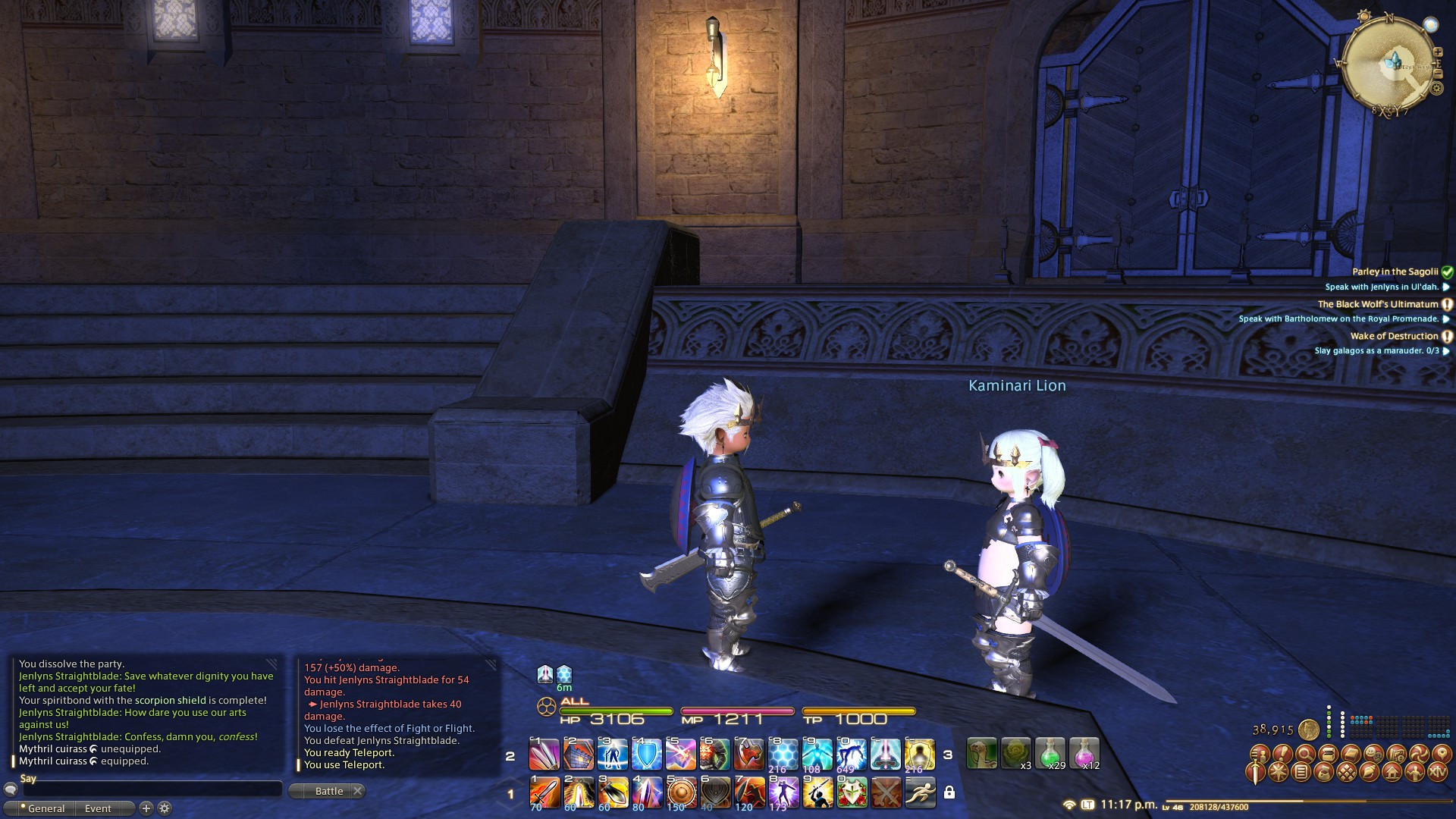Activate the blue shield defensive ability

pyautogui.click(x=647, y=755)
